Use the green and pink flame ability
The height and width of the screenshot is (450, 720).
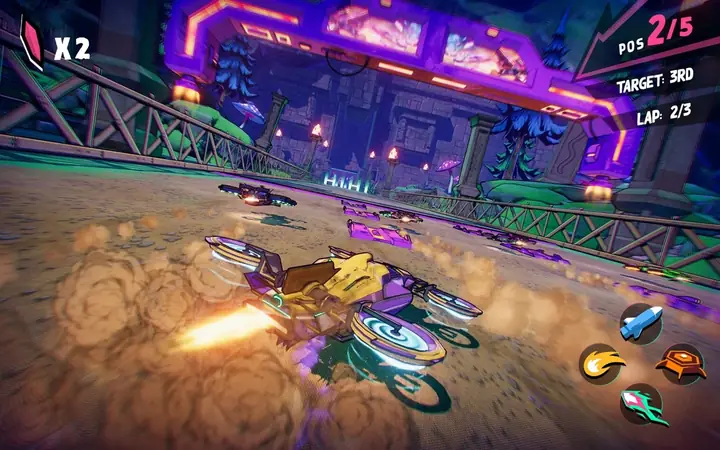[641, 405]
